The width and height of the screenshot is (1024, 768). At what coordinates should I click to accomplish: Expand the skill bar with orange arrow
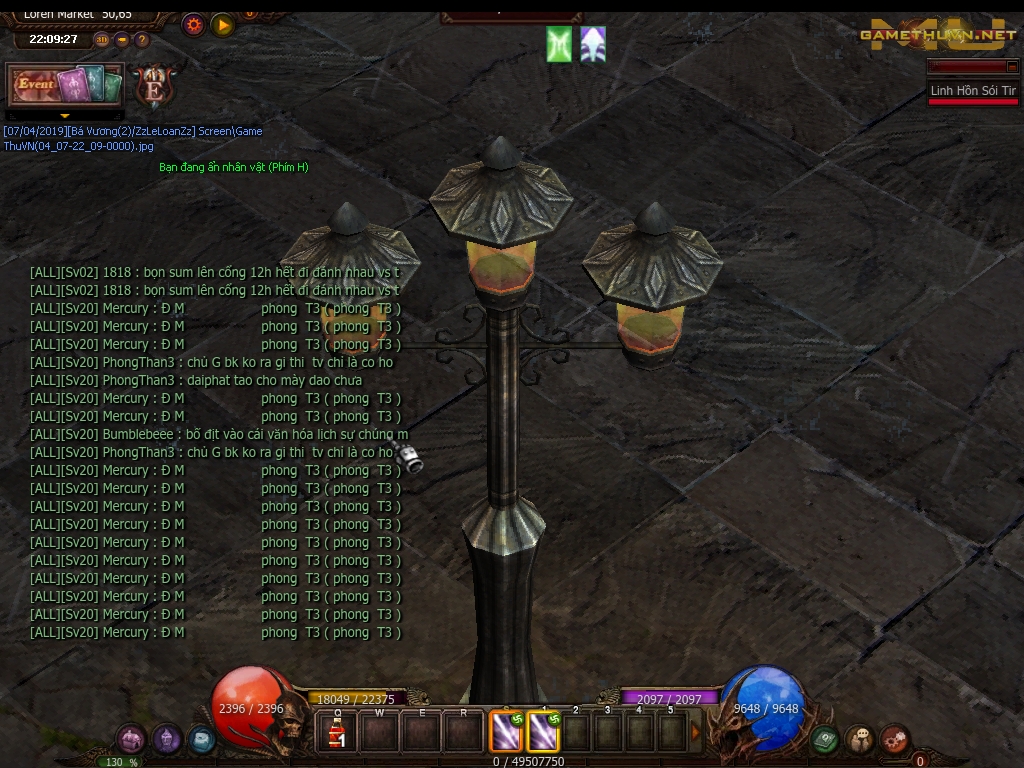click(x=696, y=732)
